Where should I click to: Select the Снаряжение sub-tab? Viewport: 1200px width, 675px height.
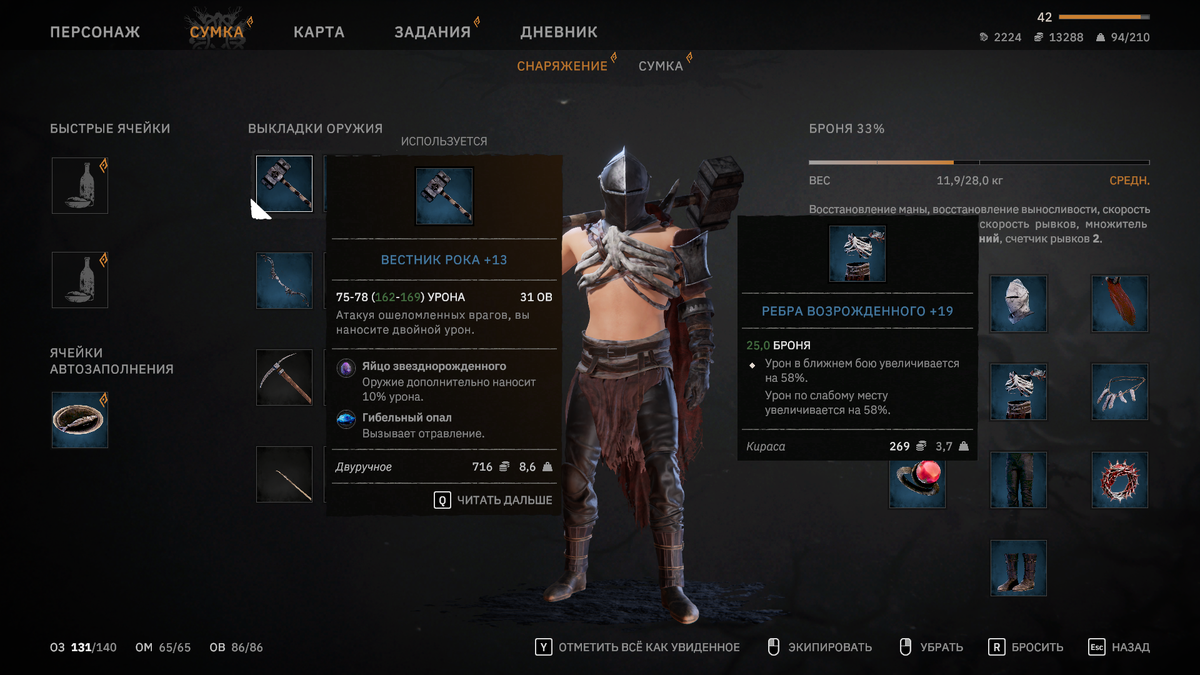click(562, 66)
